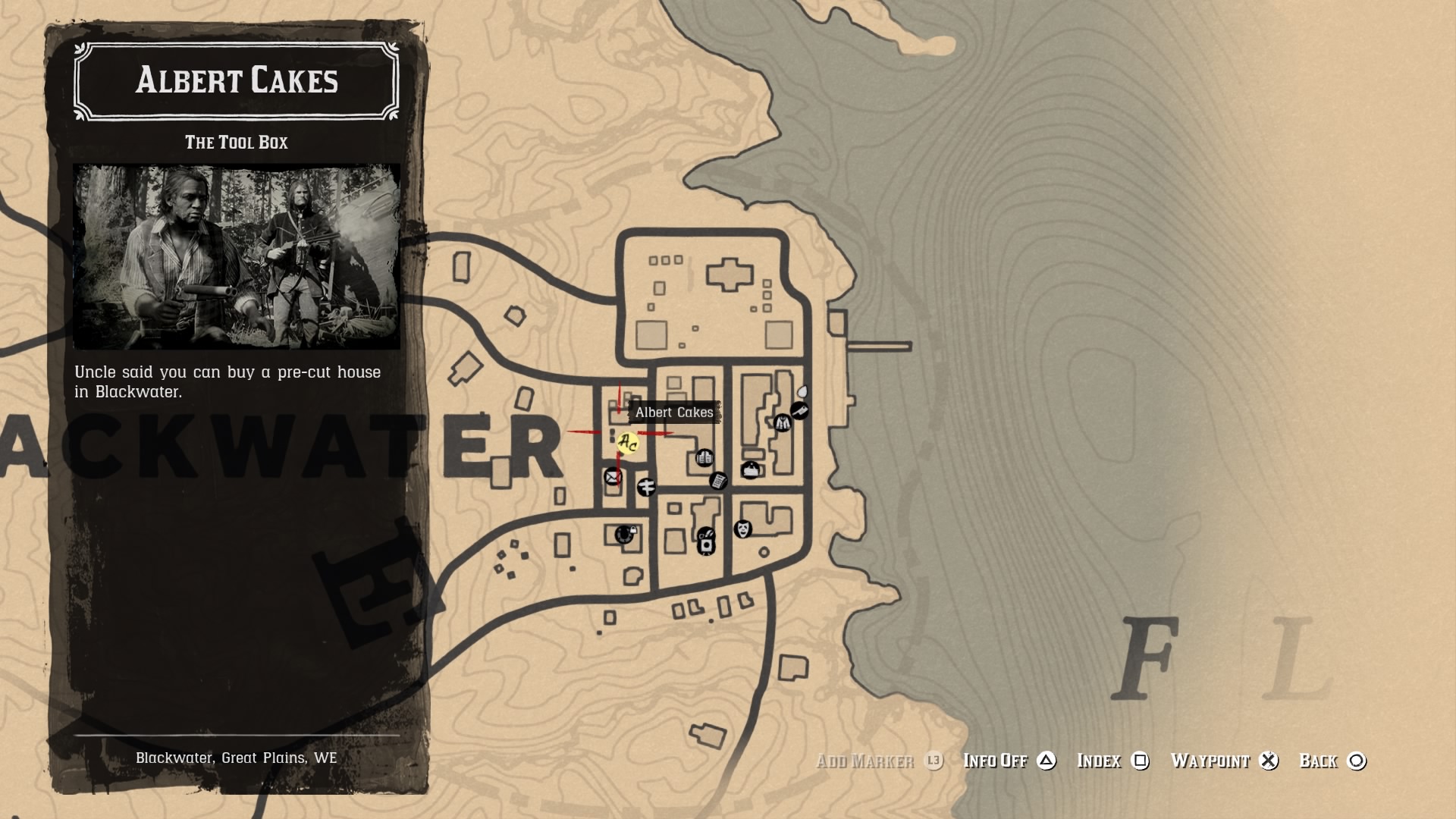Select the Albert Cakes name label
This screenshot has width=1456, height=819.
[x=674, y=413]
